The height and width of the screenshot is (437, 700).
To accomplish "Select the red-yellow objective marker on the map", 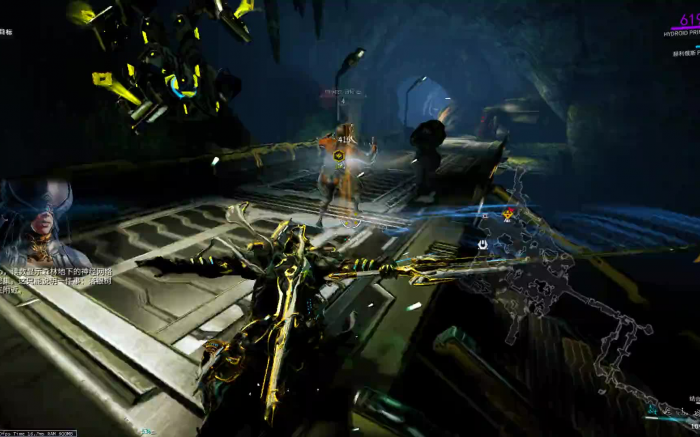I will [509, 213].
